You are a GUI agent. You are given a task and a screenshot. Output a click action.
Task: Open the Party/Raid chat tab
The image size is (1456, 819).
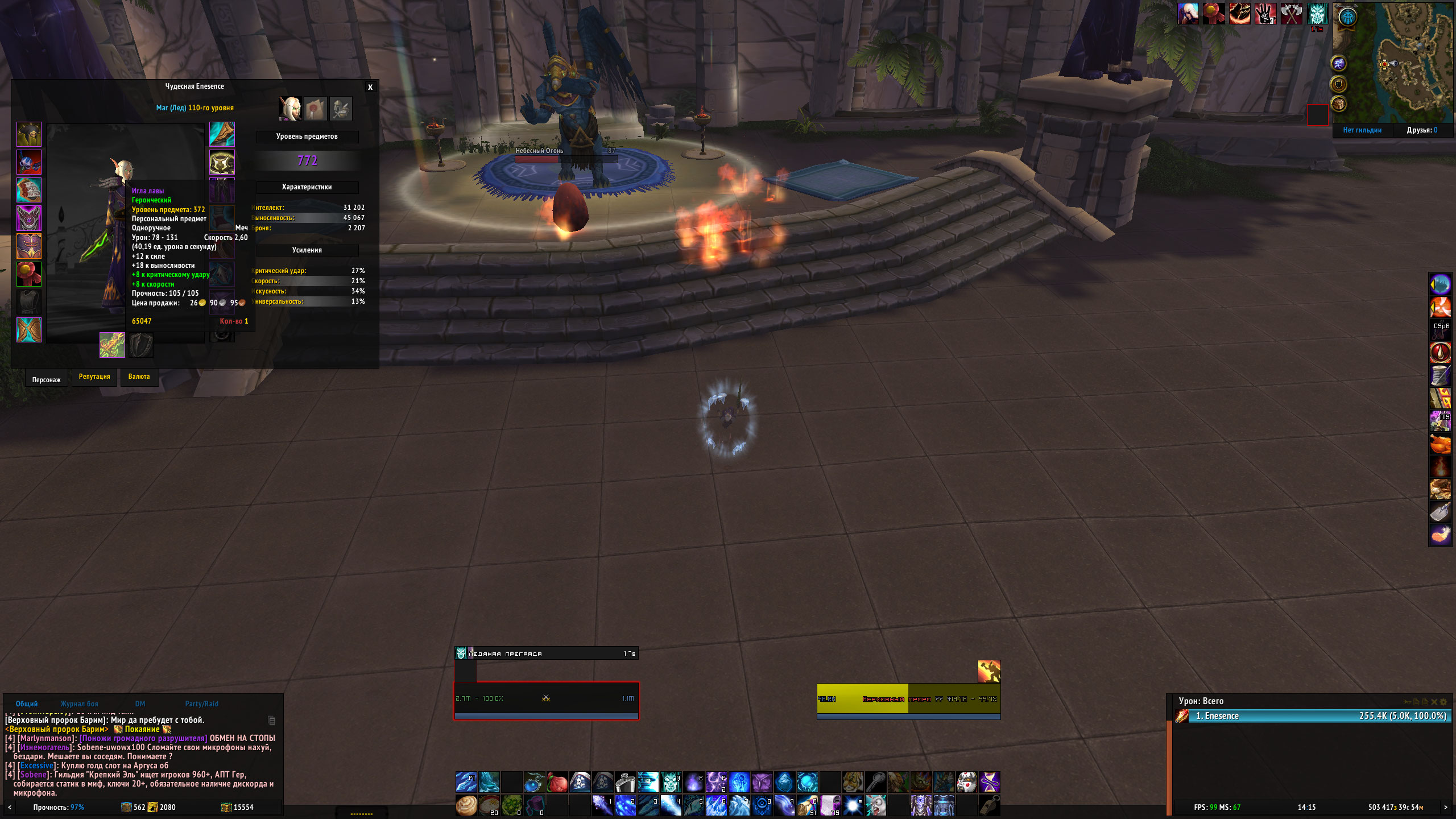[201, 704]
